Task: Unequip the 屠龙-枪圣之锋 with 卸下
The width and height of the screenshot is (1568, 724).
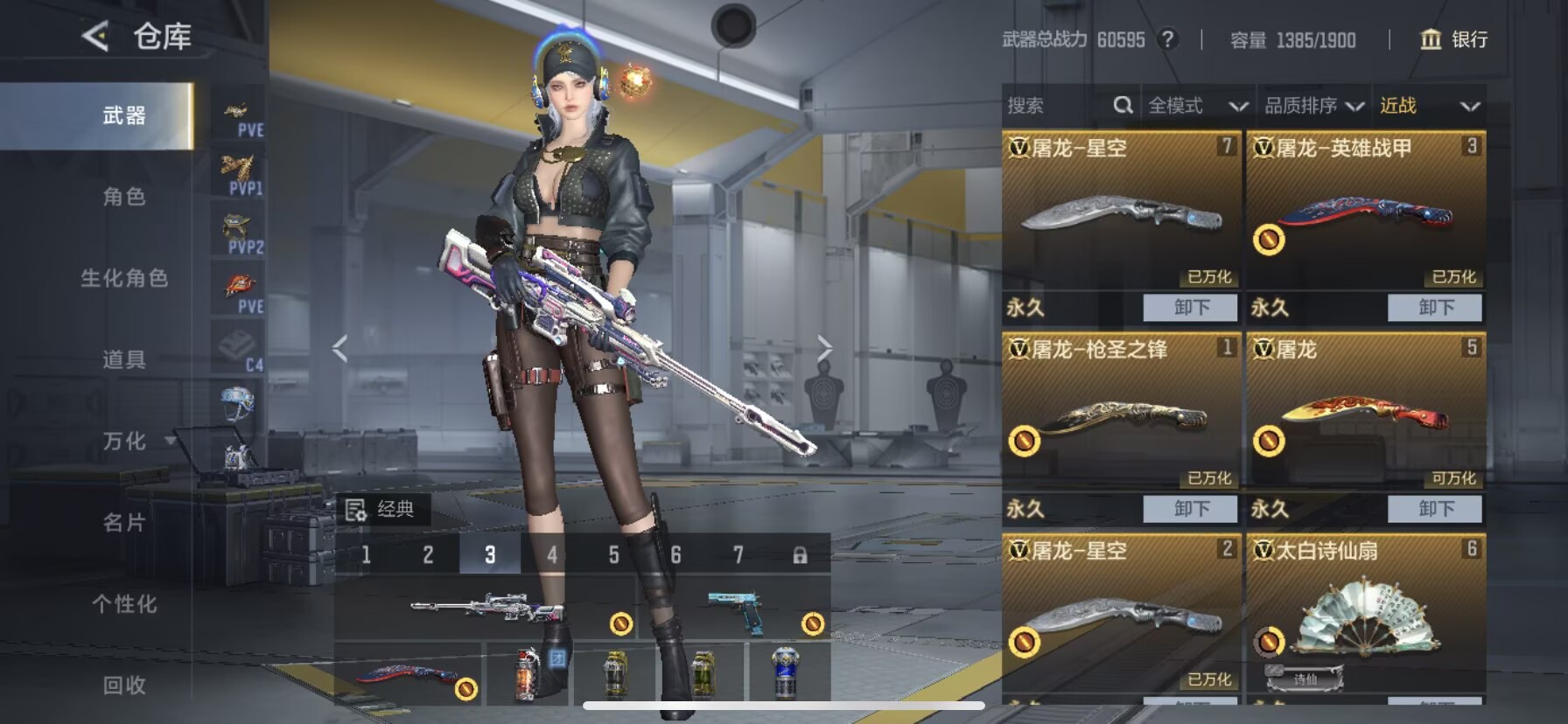Action: [1190, 508]
